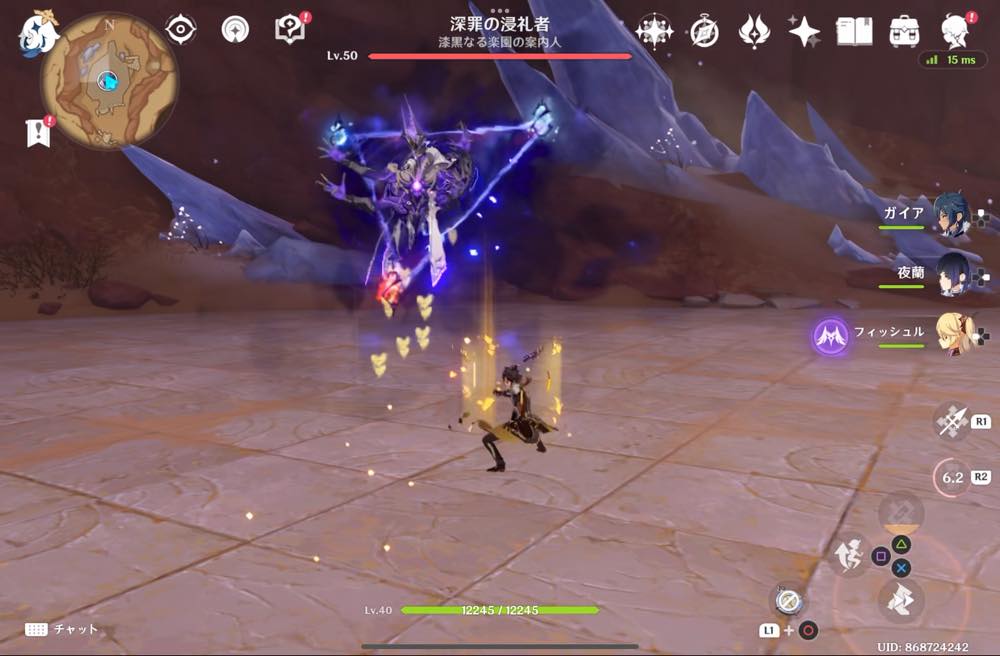1000x656 pixels.
Task: Use the arrow elemental skill icon
Action: coord(950,421)
